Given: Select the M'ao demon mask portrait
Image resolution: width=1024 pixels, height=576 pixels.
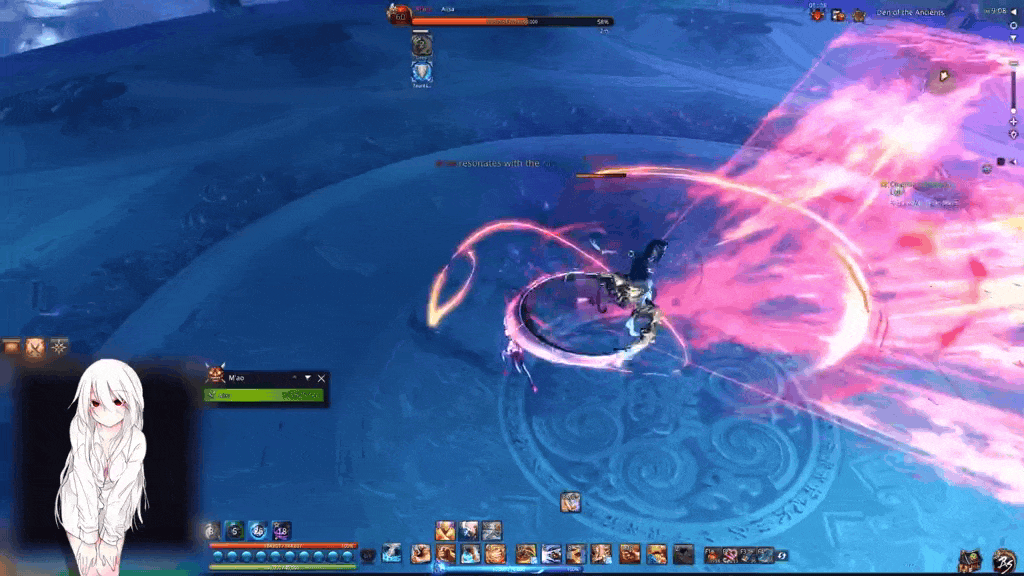Looking at the screenshot, I should coord(215,377).
